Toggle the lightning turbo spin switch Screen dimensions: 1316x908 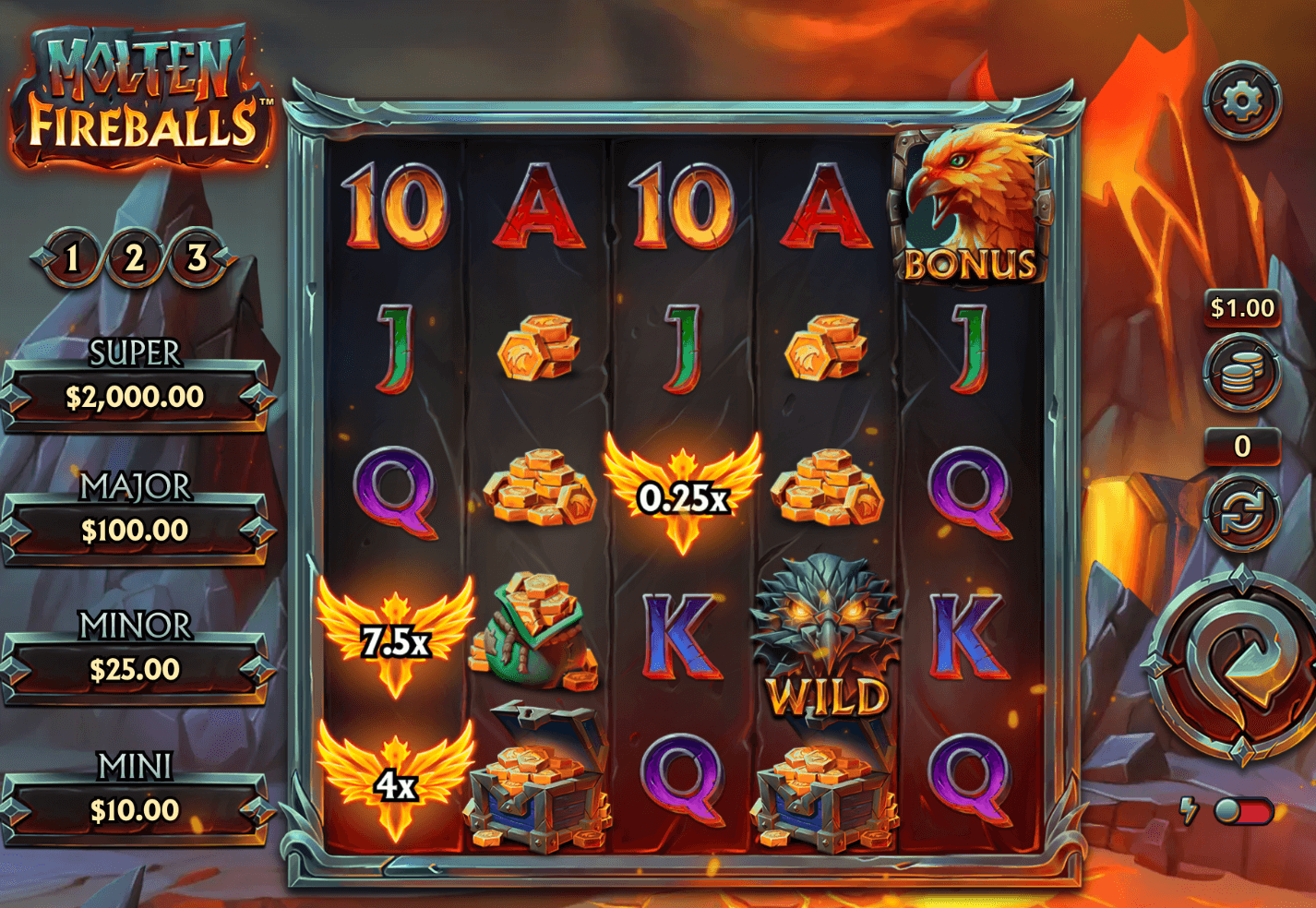point(1242,811)
